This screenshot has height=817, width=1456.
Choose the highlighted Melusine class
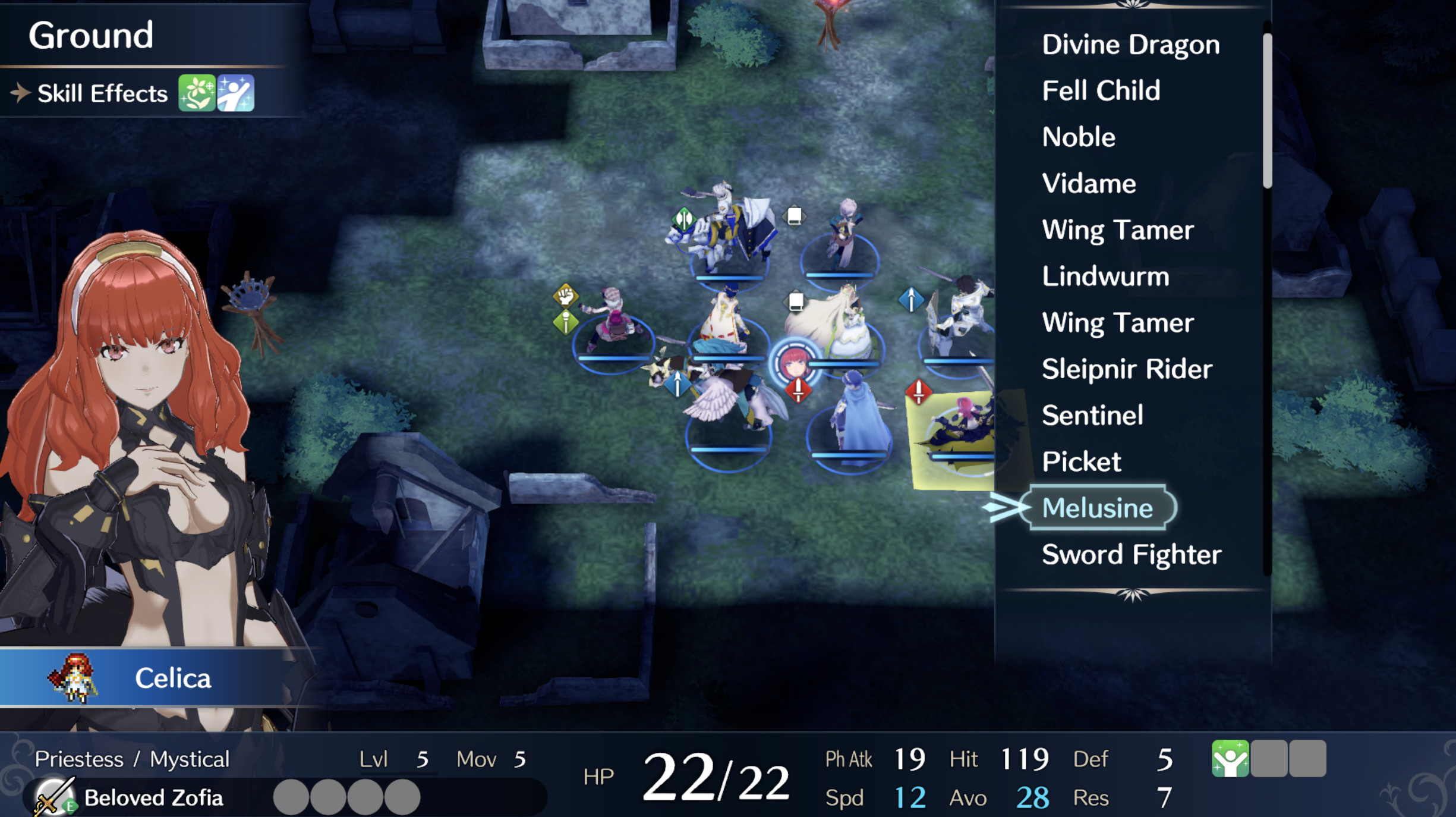1097,508
